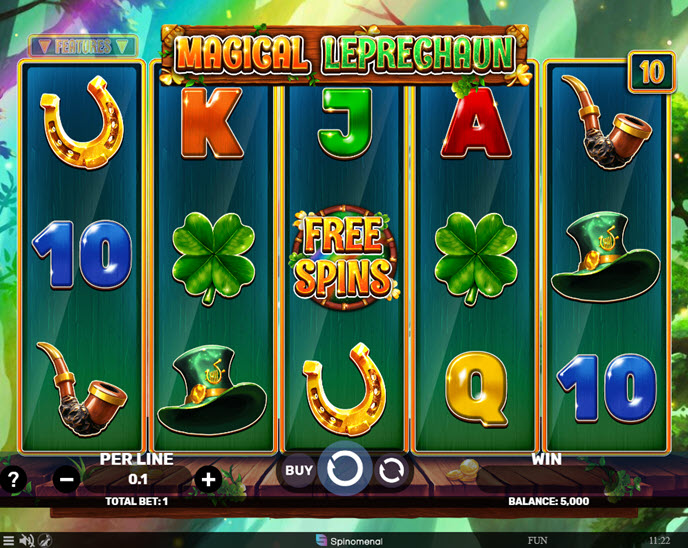
Task: Open the Features dropdown
Action: [x=82, y=46]
